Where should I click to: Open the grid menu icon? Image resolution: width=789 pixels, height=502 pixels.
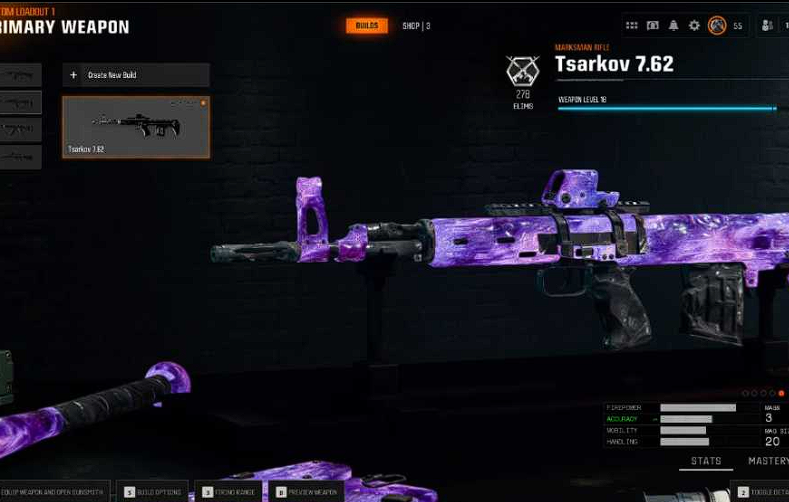(x=631, y=25)
